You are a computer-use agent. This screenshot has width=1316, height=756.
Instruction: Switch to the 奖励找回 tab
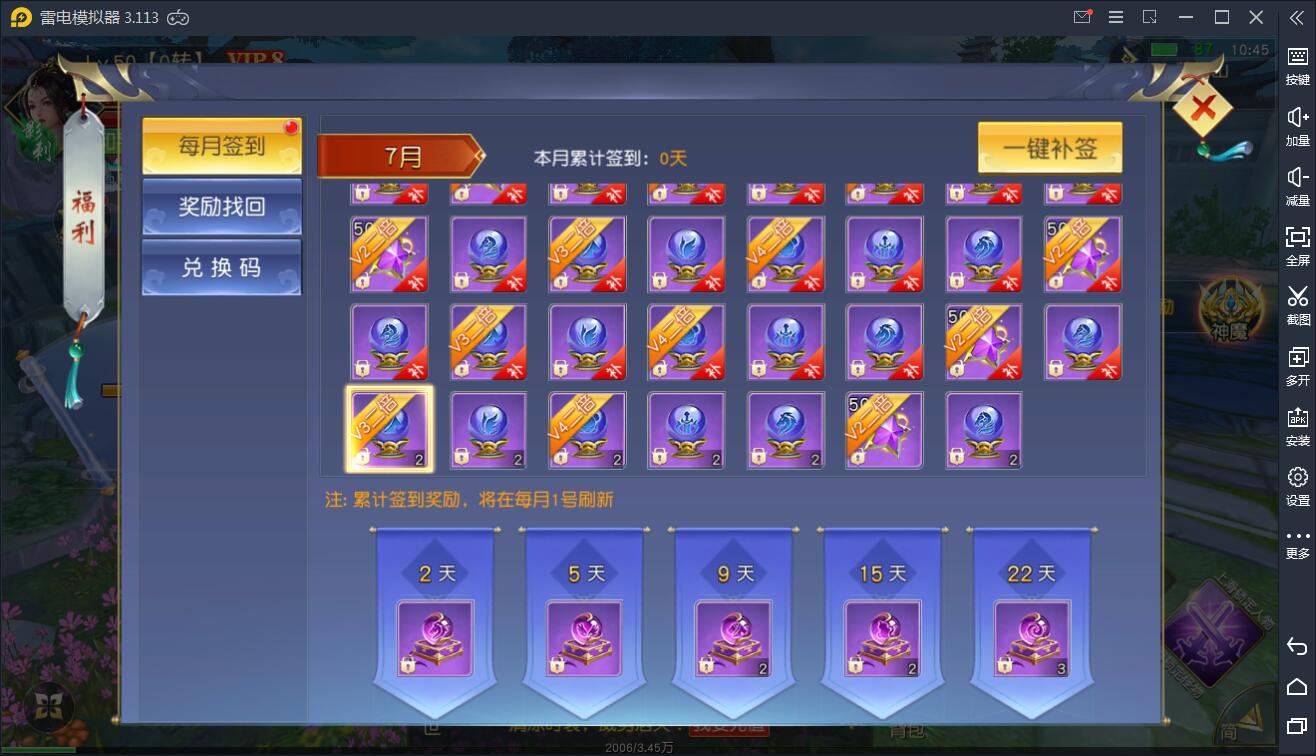[221, 207]
